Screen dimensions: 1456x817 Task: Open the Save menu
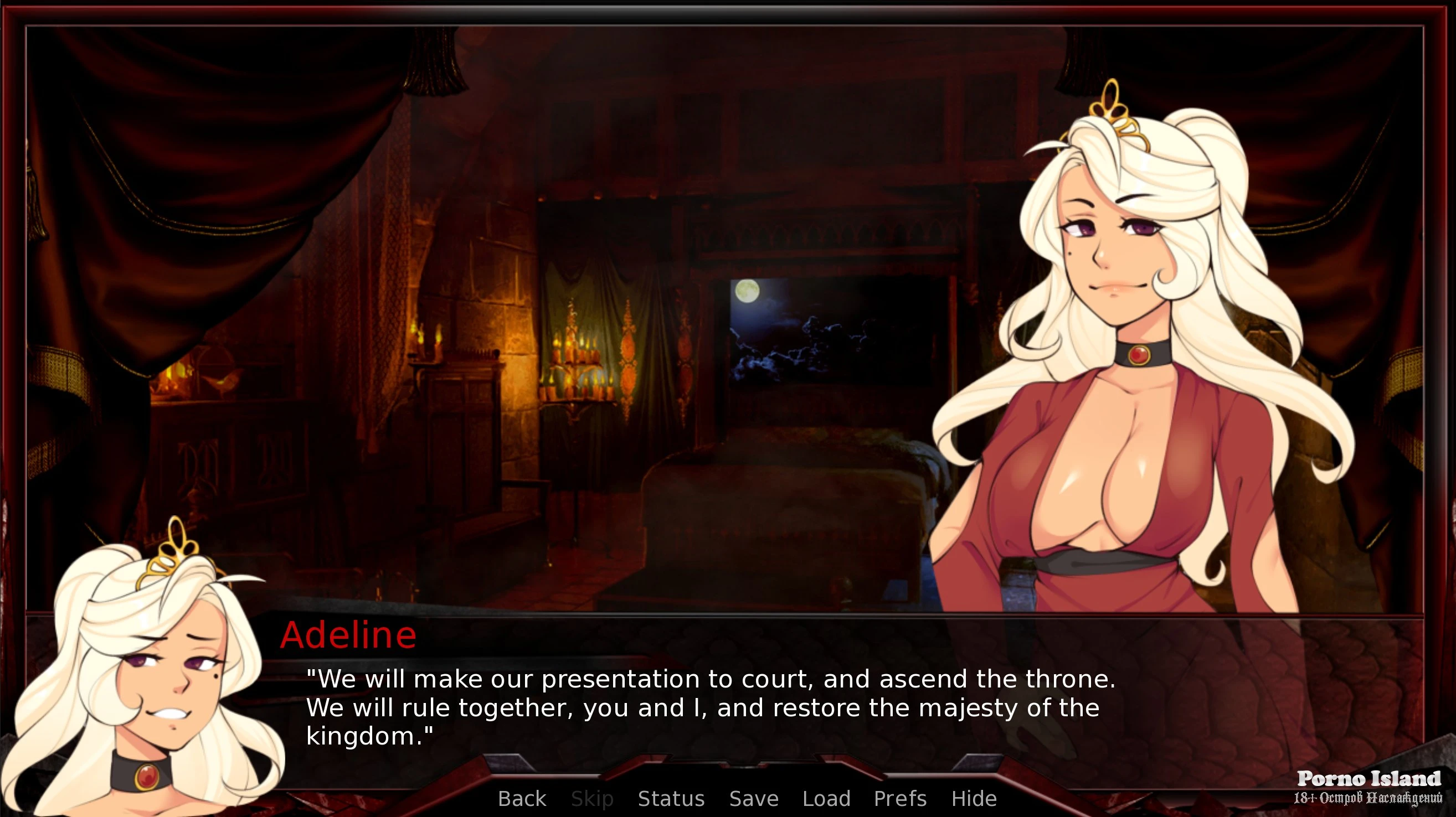click(x=753, y=798)
